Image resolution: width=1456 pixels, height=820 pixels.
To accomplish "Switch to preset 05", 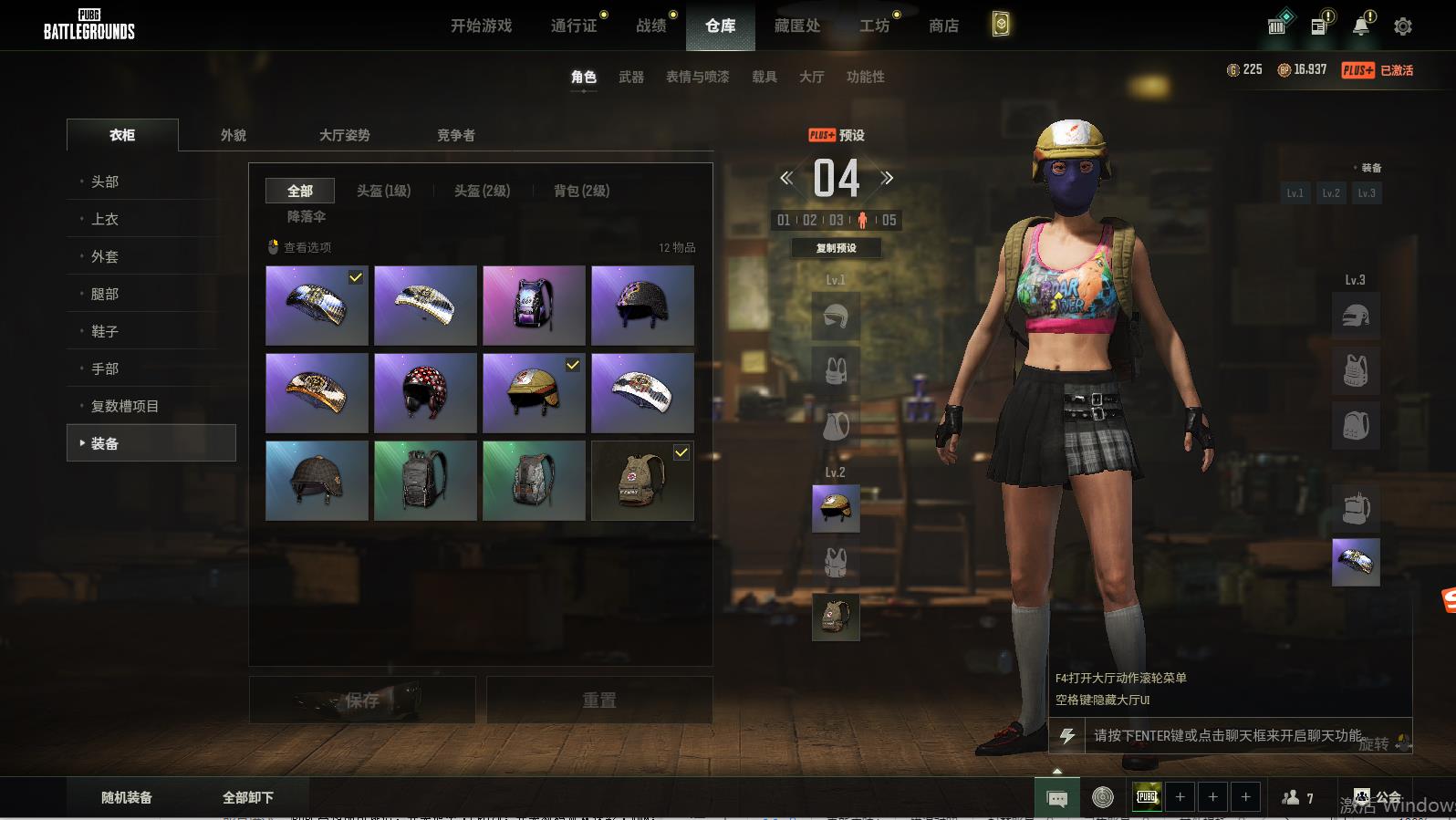I will [x=889, y=220].
